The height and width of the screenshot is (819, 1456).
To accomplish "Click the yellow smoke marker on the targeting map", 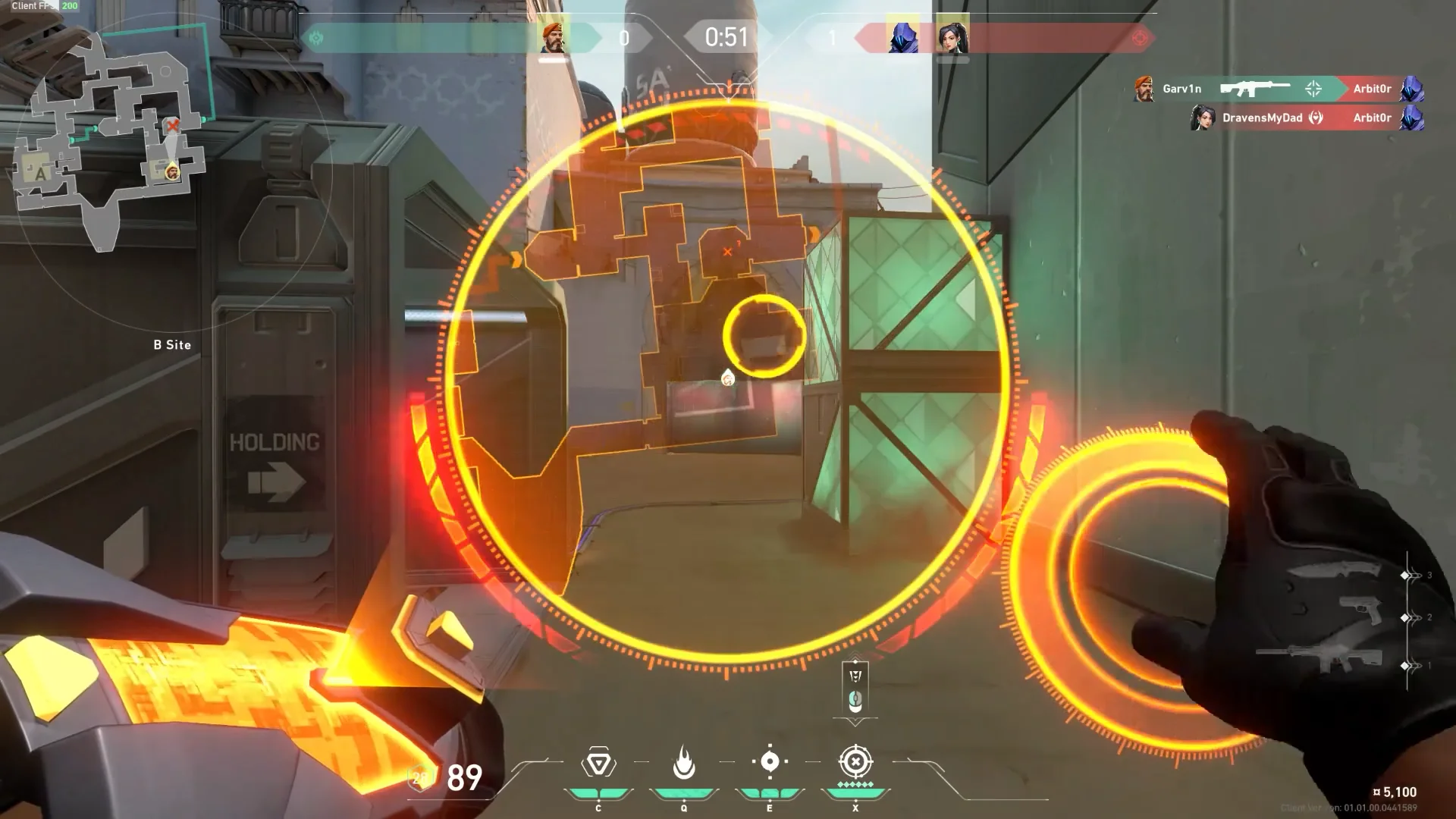I will point(764,336).
